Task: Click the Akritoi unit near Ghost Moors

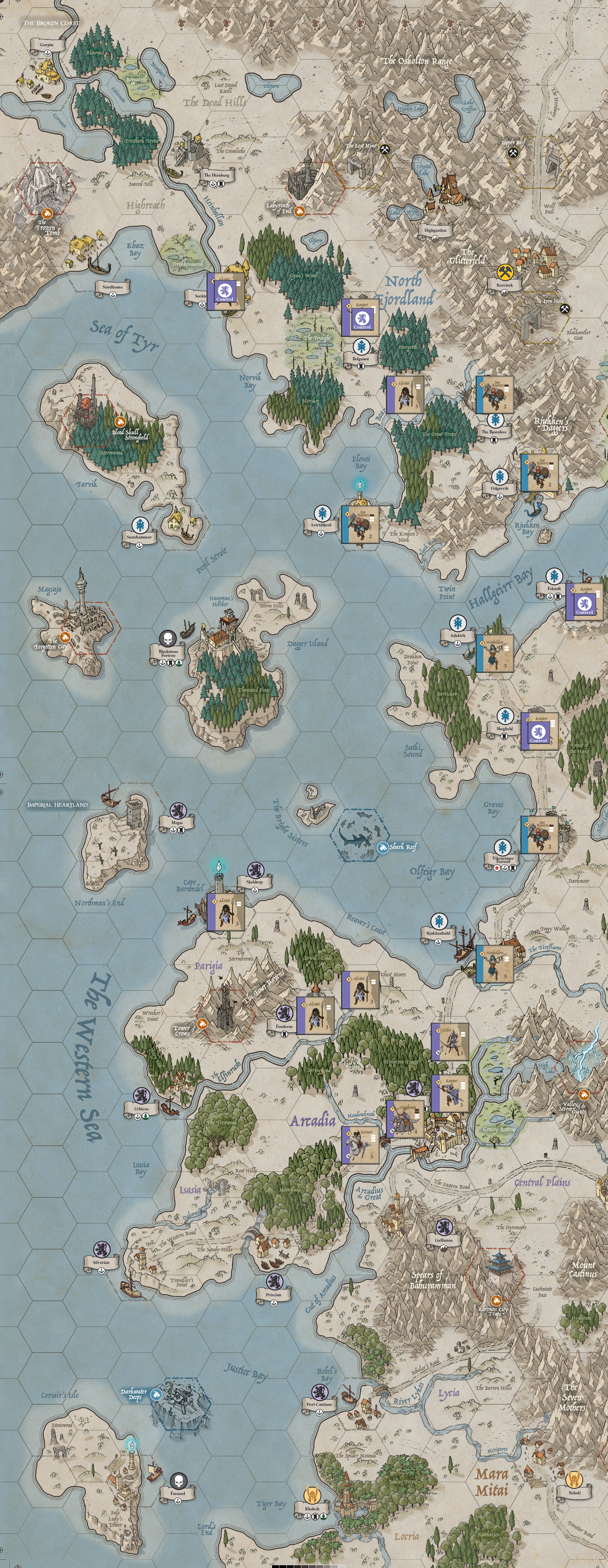Action: click(360, 990)
